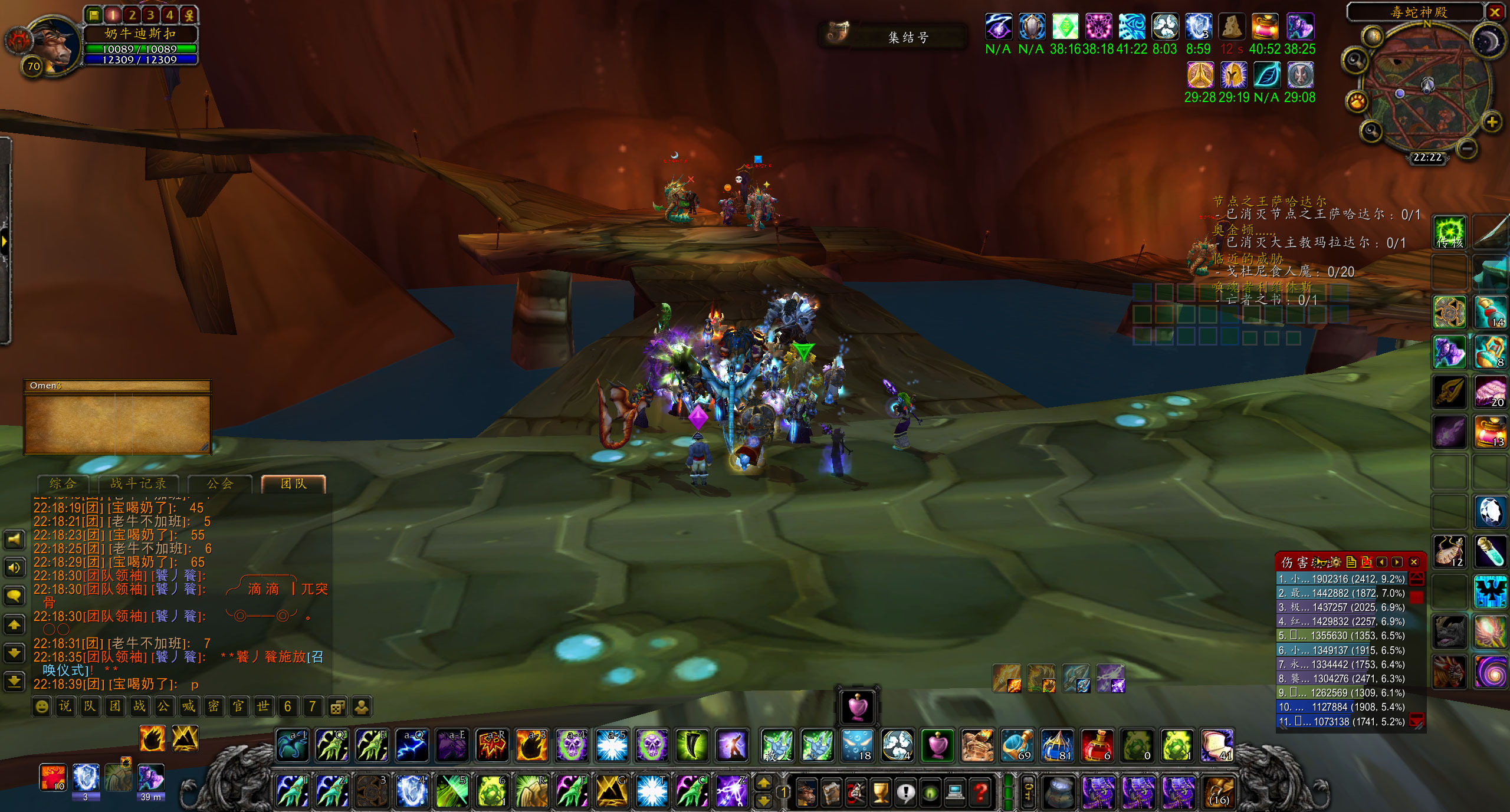The height and width of the screenshot is (812, 1510).
Task: Open the smiley emote icon beside the chat bar
Action: (42, 706)
